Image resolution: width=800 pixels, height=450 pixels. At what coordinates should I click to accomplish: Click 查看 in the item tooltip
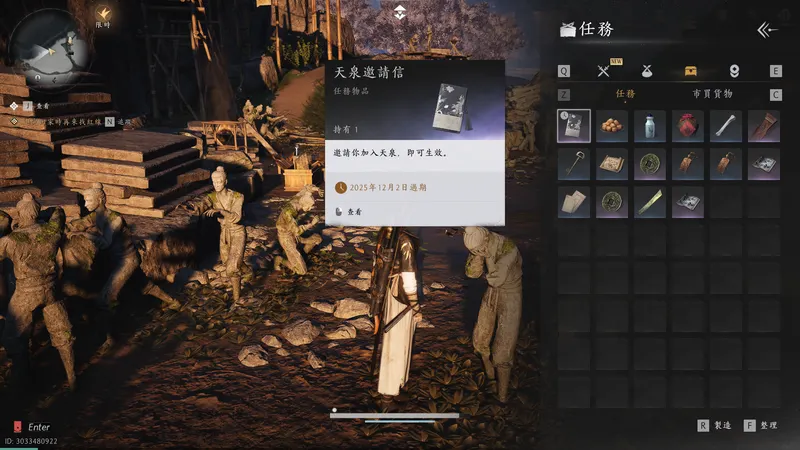tap(355, 212)
